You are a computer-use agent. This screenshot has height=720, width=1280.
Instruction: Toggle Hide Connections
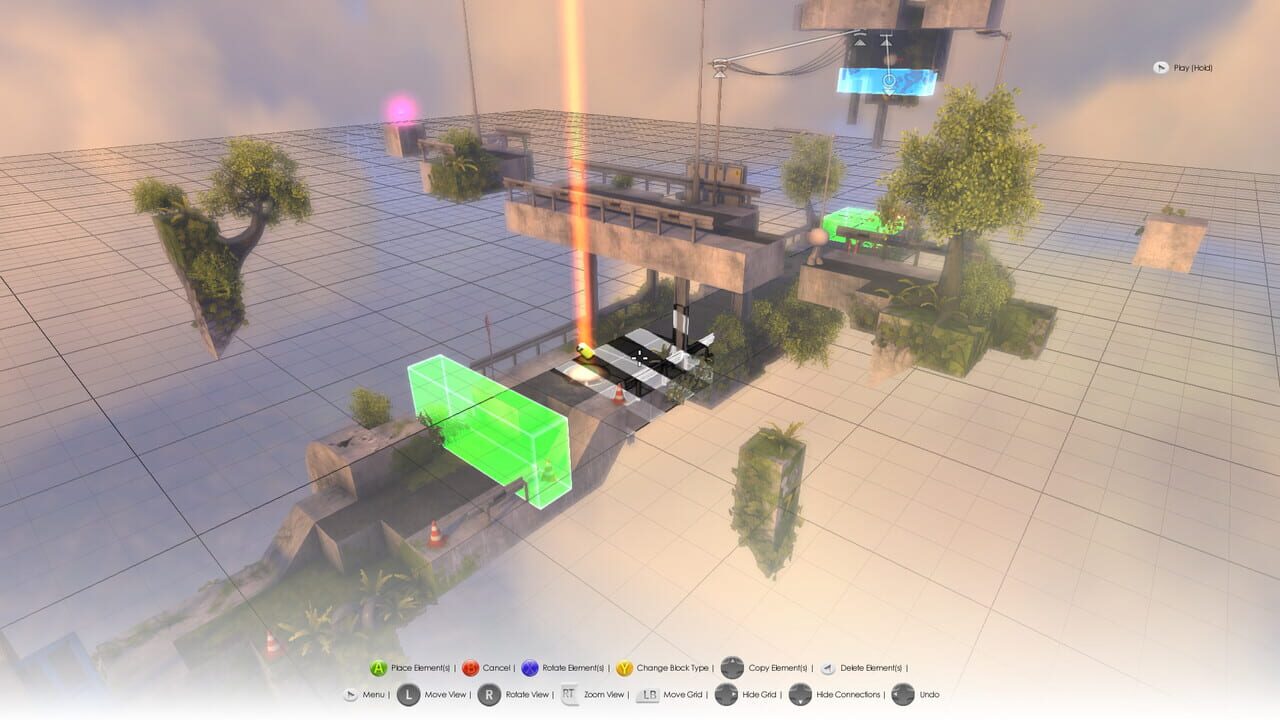pyautogui.click(x=799, y=695)
